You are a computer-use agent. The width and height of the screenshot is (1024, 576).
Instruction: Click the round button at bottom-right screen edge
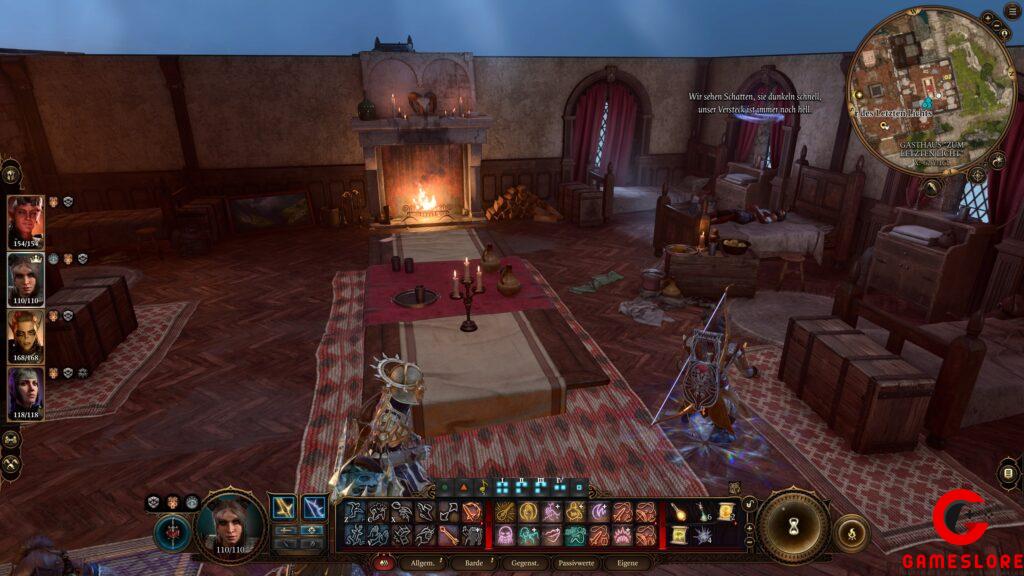pos(1009,474)
